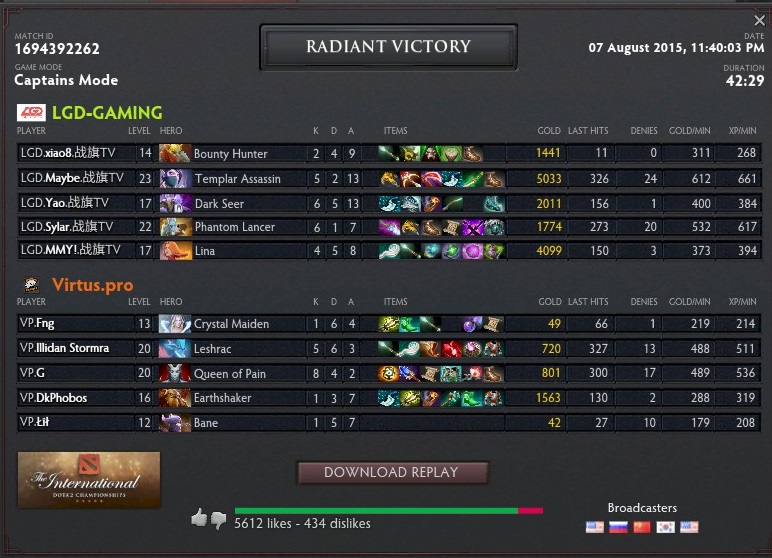
Task: Pick the Korean broadcaster flag
Action: (x=665, y=526)
